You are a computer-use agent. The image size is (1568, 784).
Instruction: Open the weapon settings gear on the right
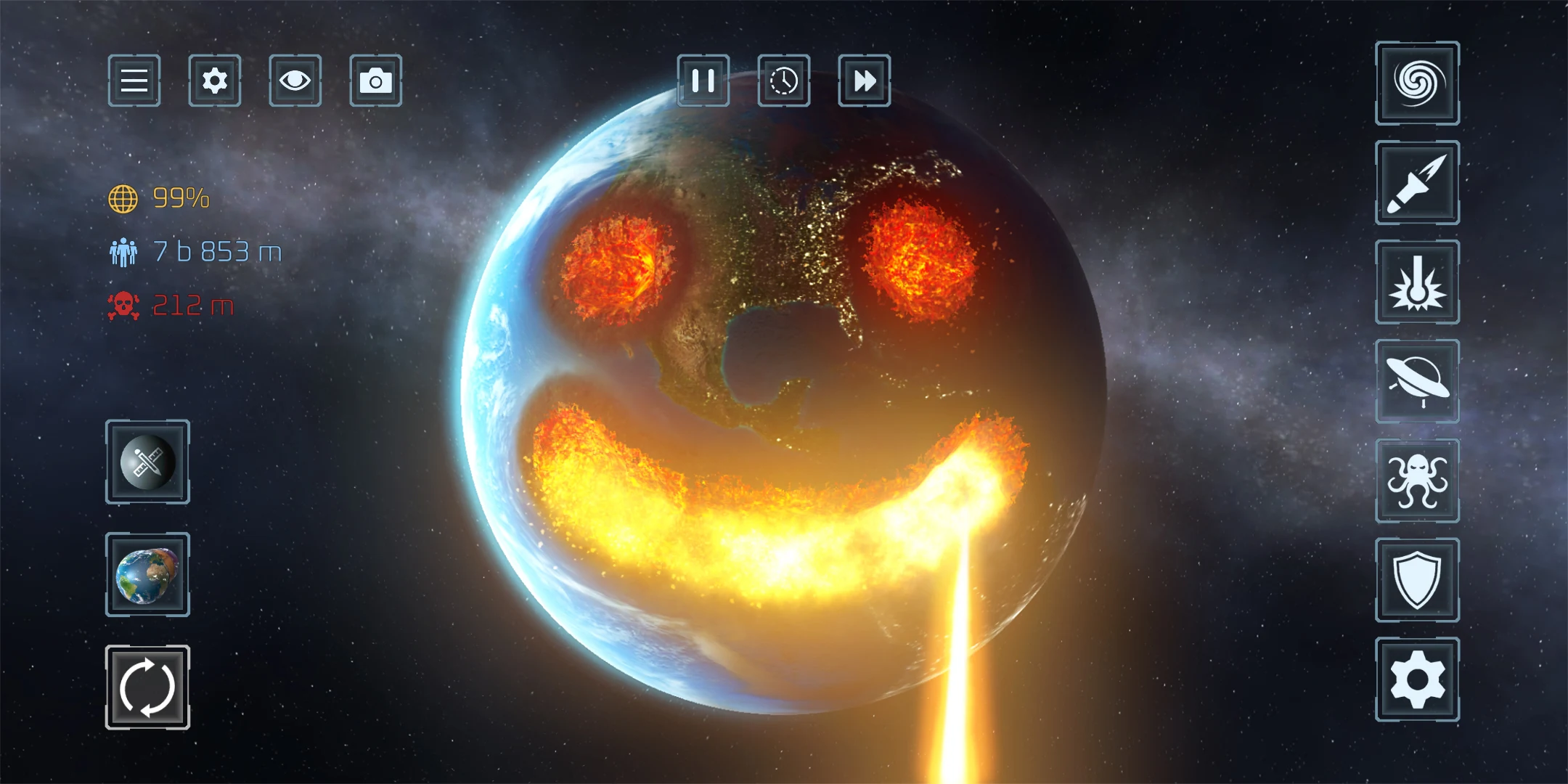pyautogui.click(x=1417, y=681)
